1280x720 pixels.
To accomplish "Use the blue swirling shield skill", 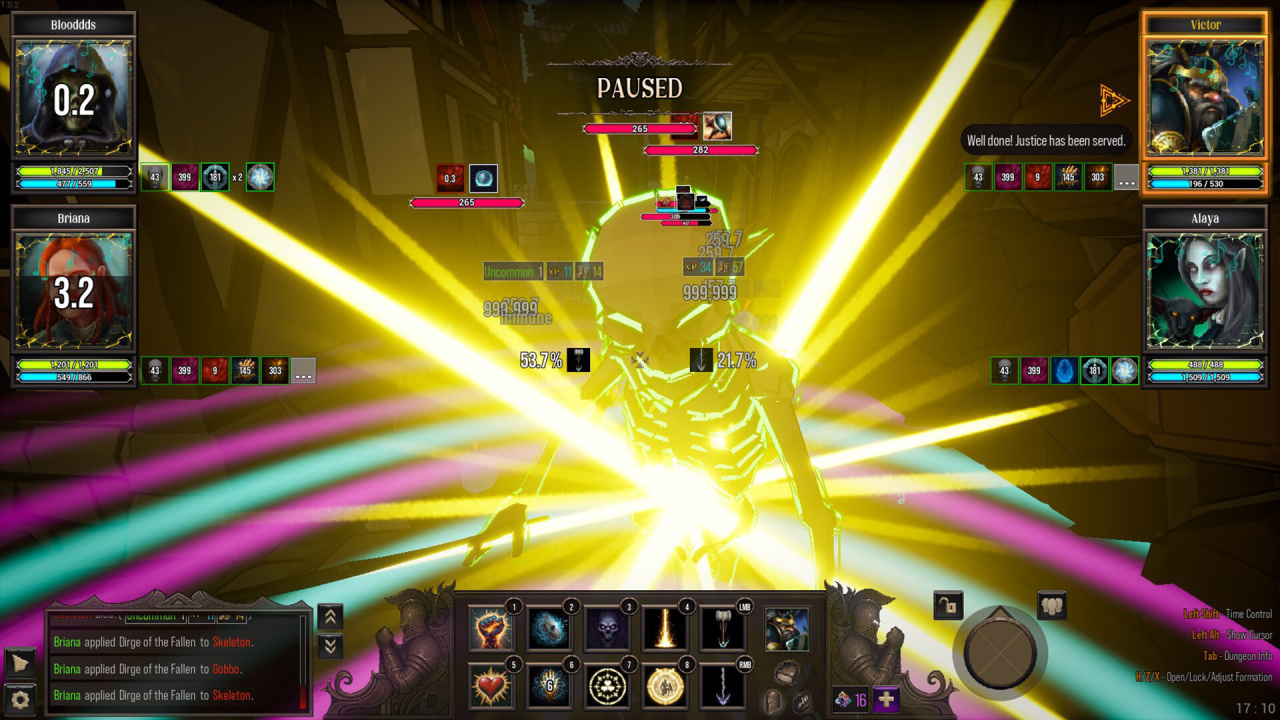I will [x=549, y=629].
